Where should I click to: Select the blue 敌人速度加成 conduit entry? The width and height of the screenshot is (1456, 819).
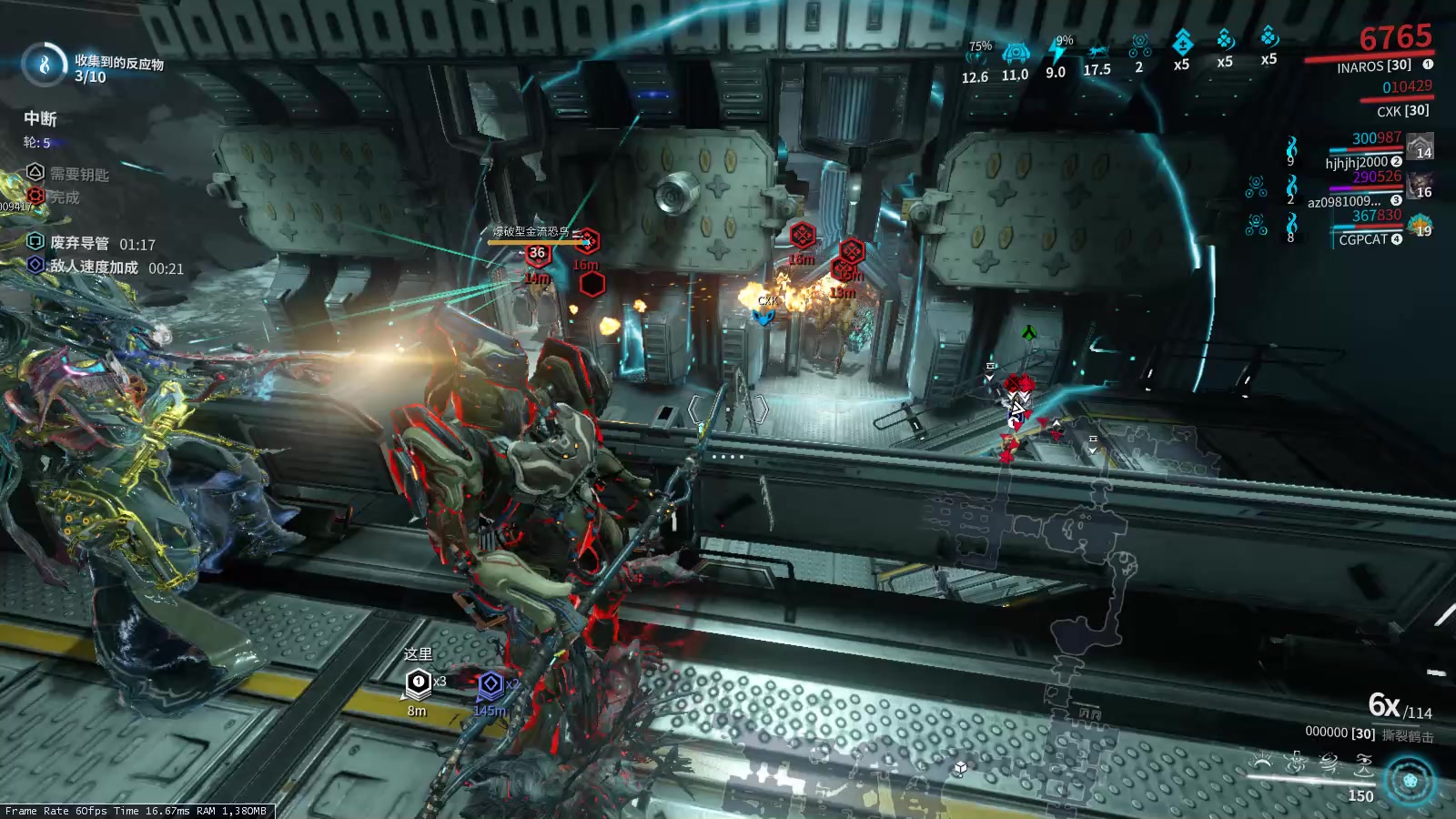point(35,265)
